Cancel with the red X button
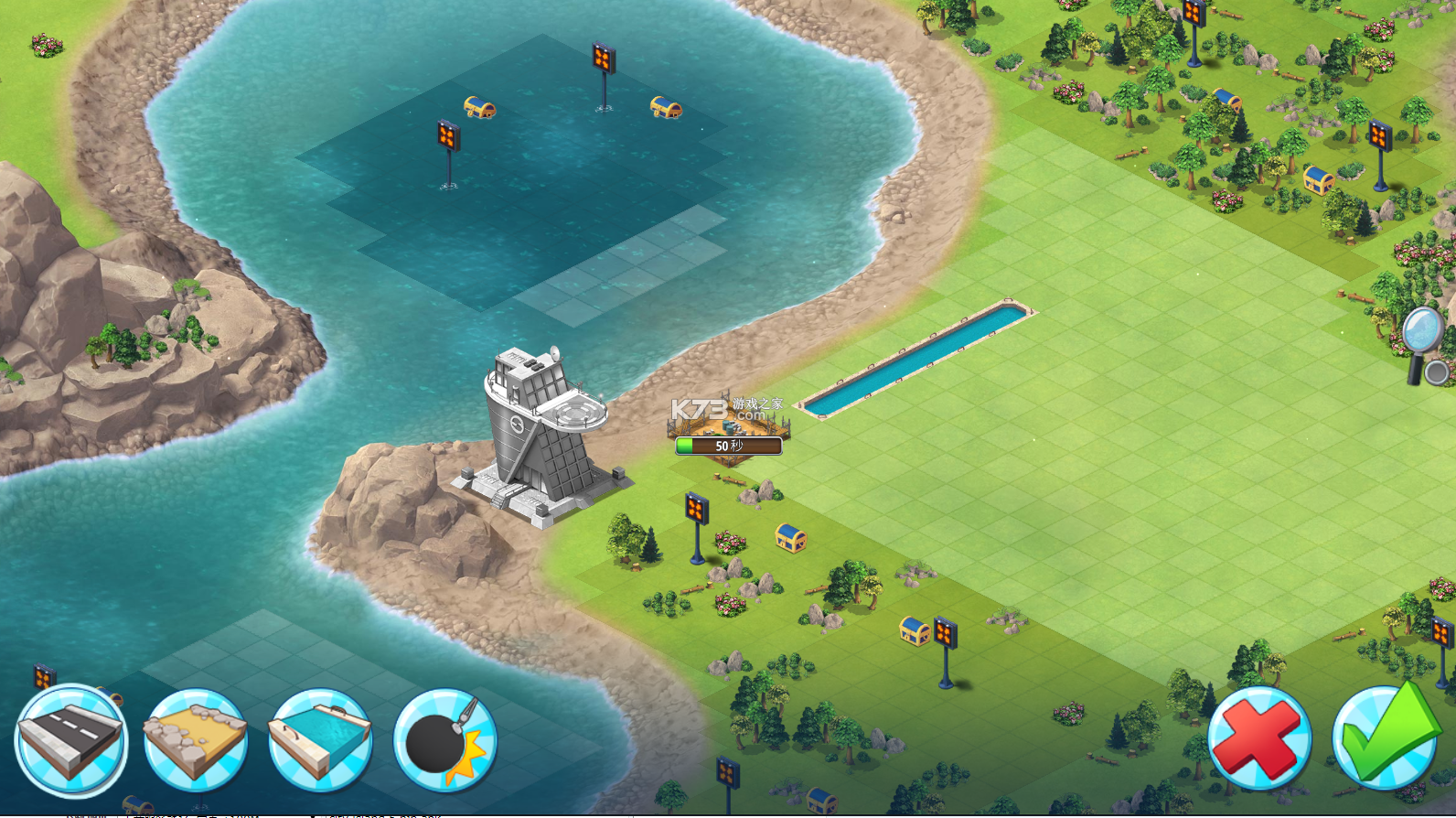The width and height of the screenshot is (1456, 818). point(1259,737)
